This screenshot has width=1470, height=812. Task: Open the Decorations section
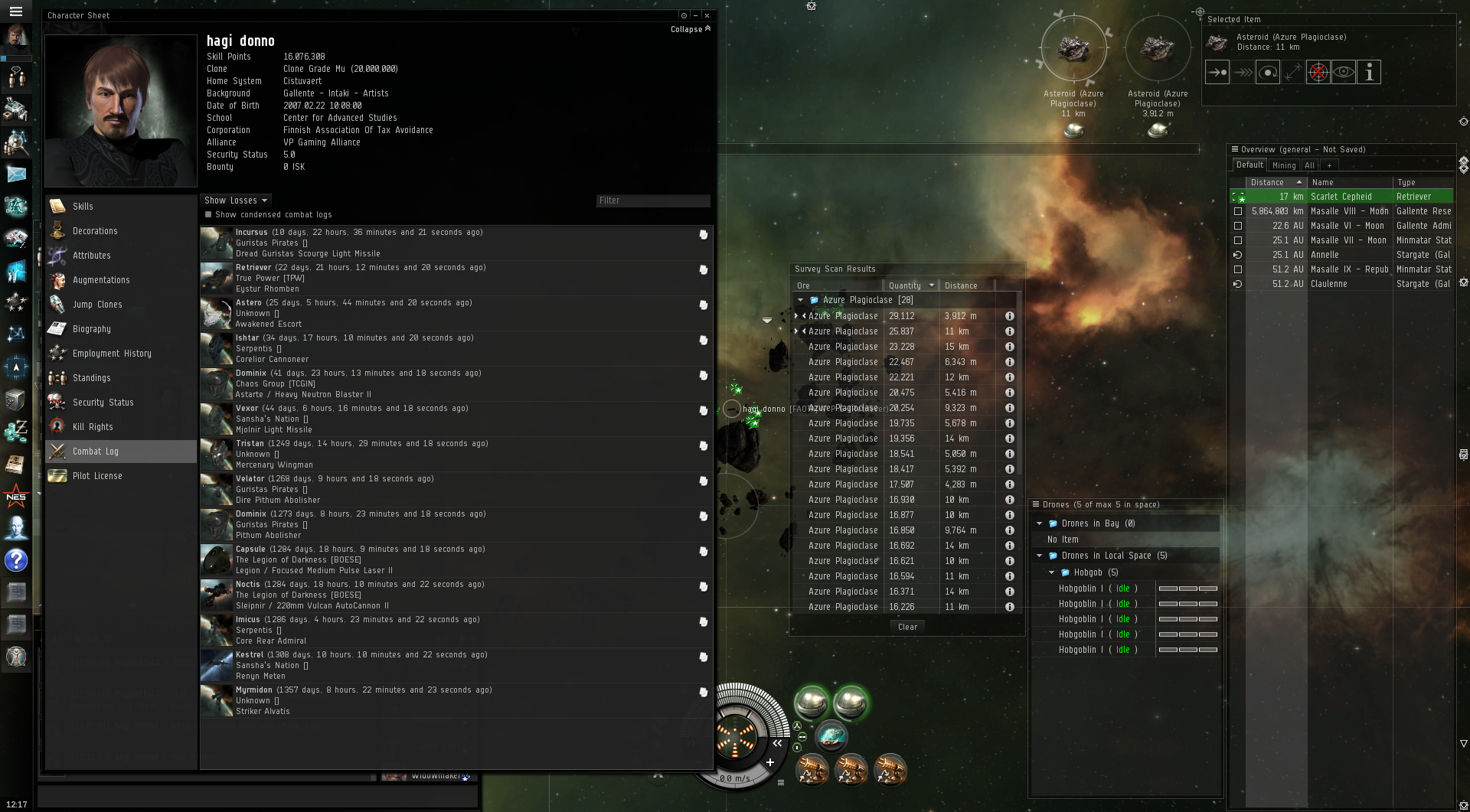click(95, 231)
